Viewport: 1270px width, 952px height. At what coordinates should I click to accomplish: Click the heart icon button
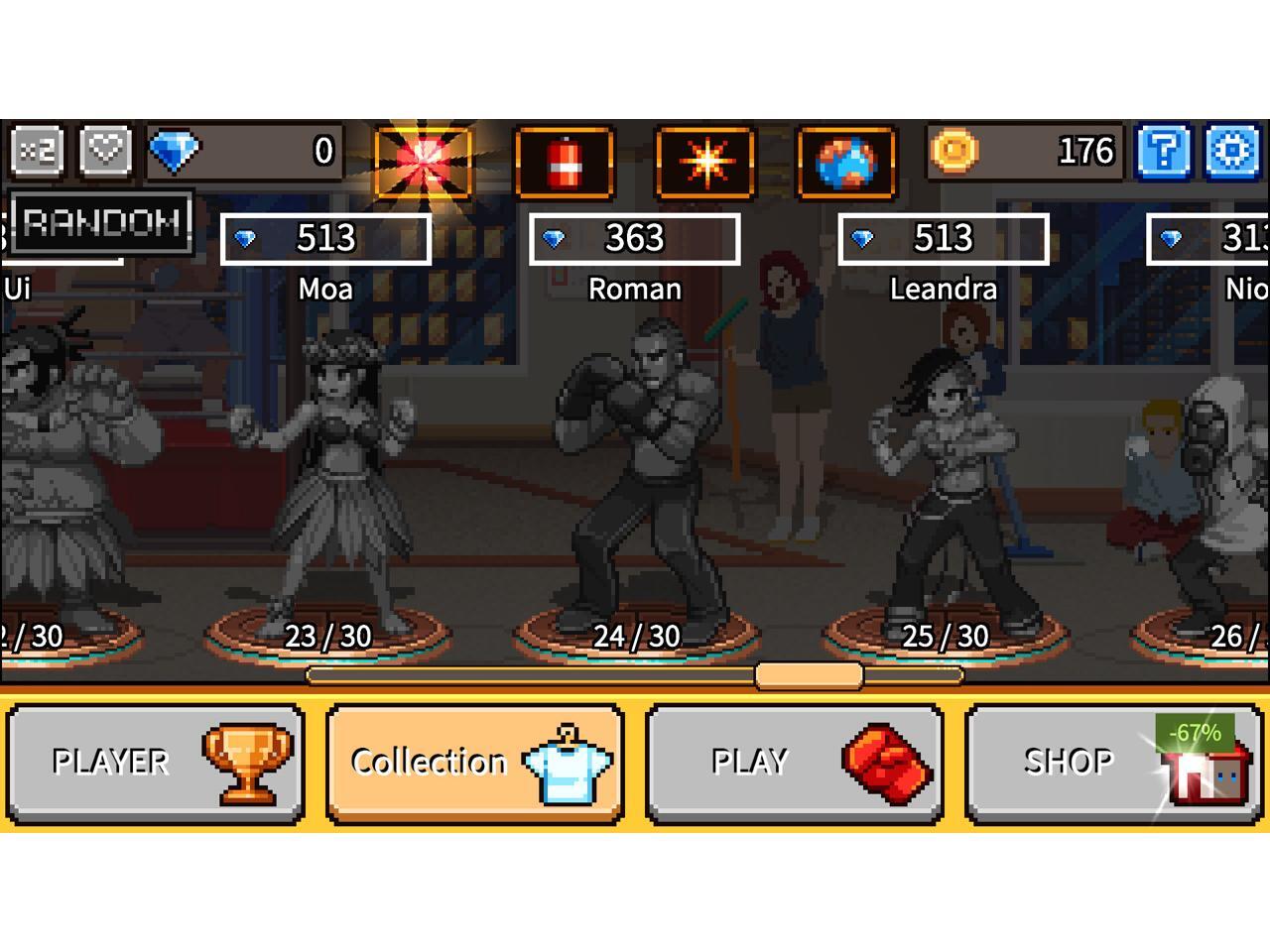pos(105,152)
